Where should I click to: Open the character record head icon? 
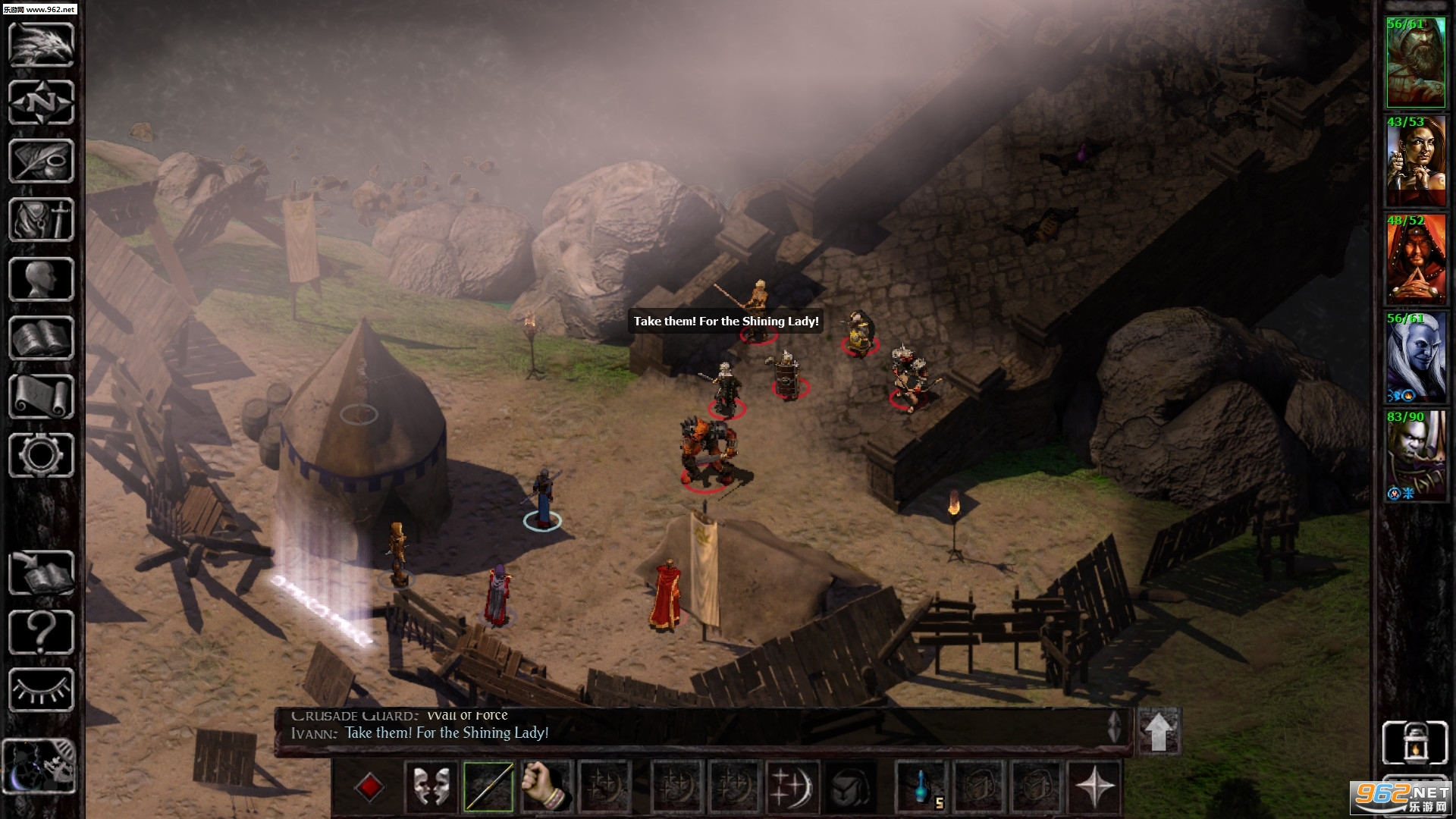pos(41,279)
